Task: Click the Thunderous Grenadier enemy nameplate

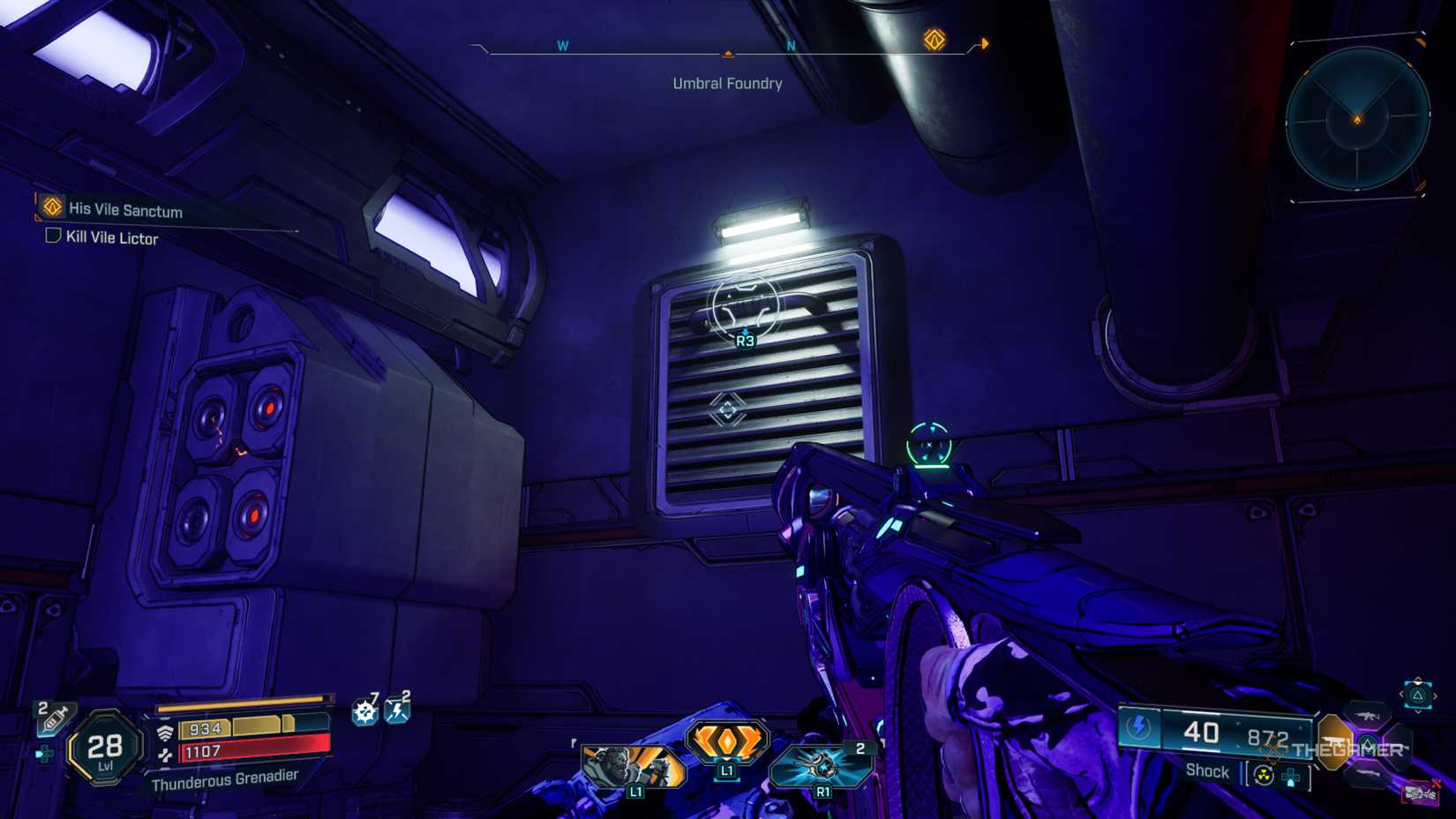Action: [226, 779]
